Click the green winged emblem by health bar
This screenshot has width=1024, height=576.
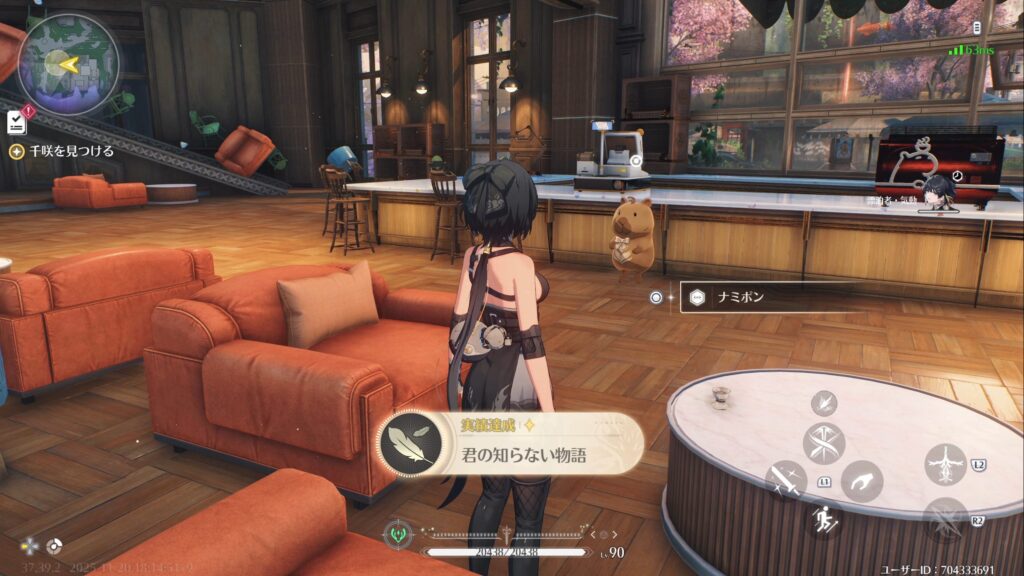[x=398, y=534]
